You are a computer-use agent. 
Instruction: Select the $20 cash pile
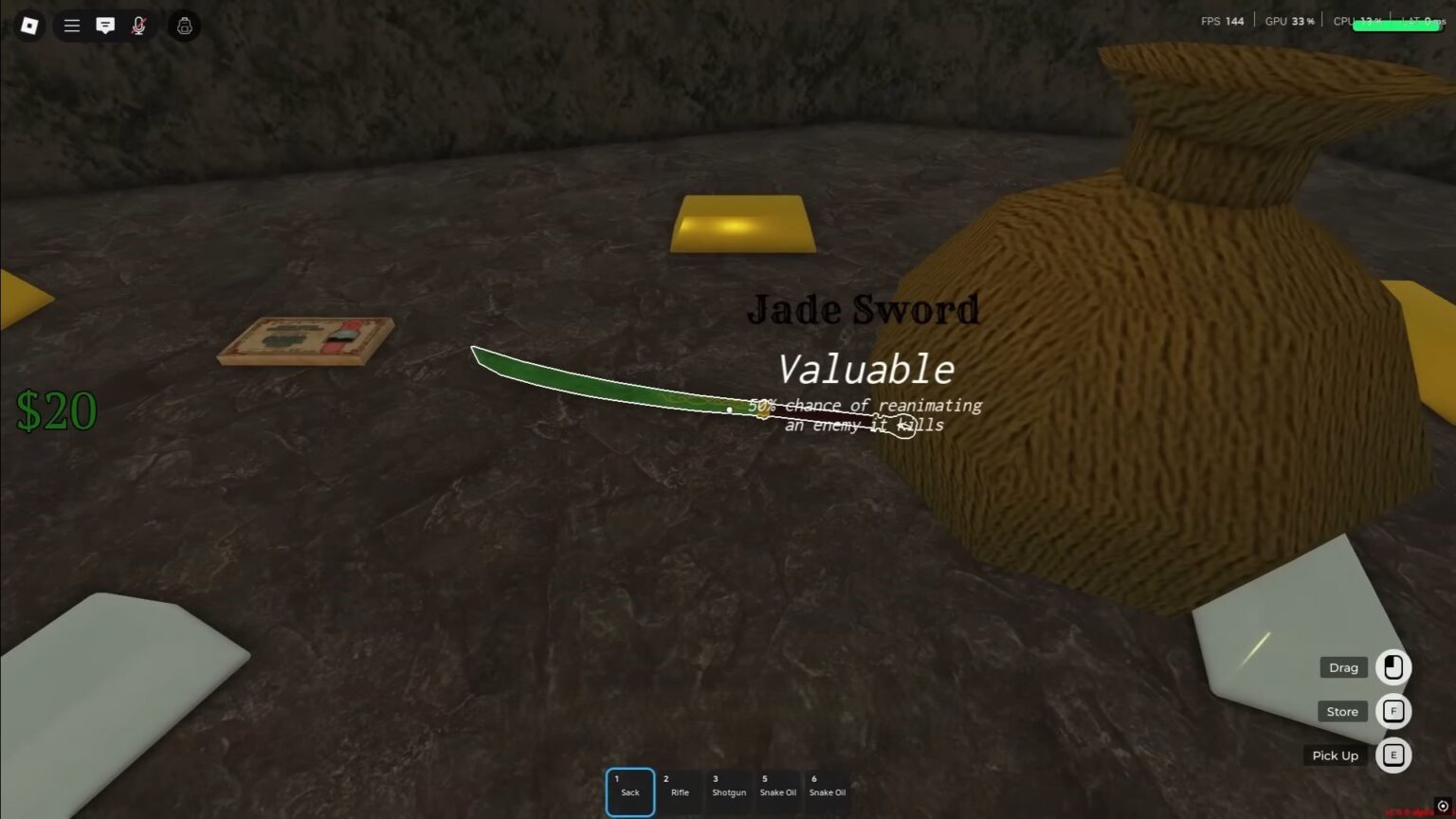(57, 409)
